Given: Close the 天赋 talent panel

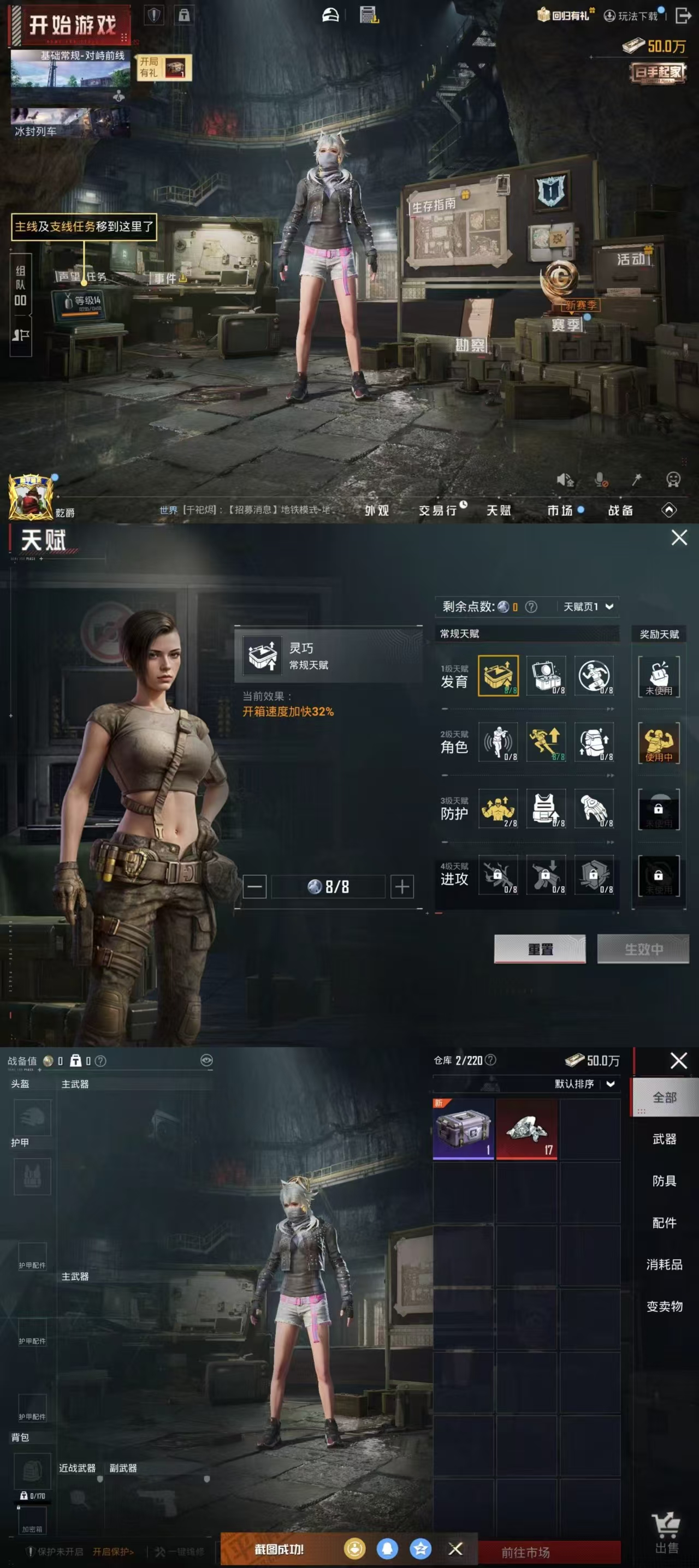Looking at the screenshot, I should [679, 538].
